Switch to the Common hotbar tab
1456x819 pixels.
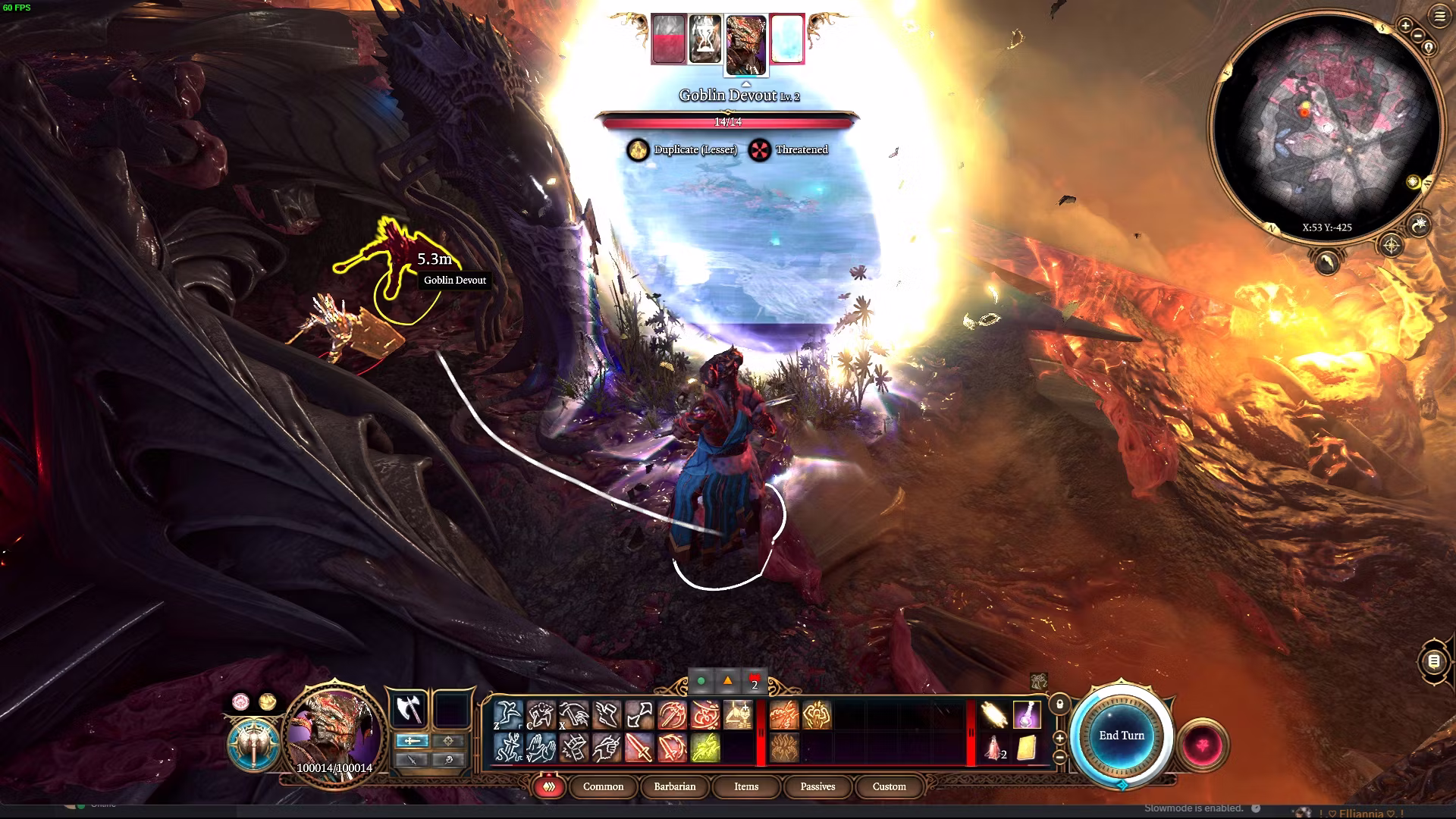pyautogui.click(x=603, y=786)
